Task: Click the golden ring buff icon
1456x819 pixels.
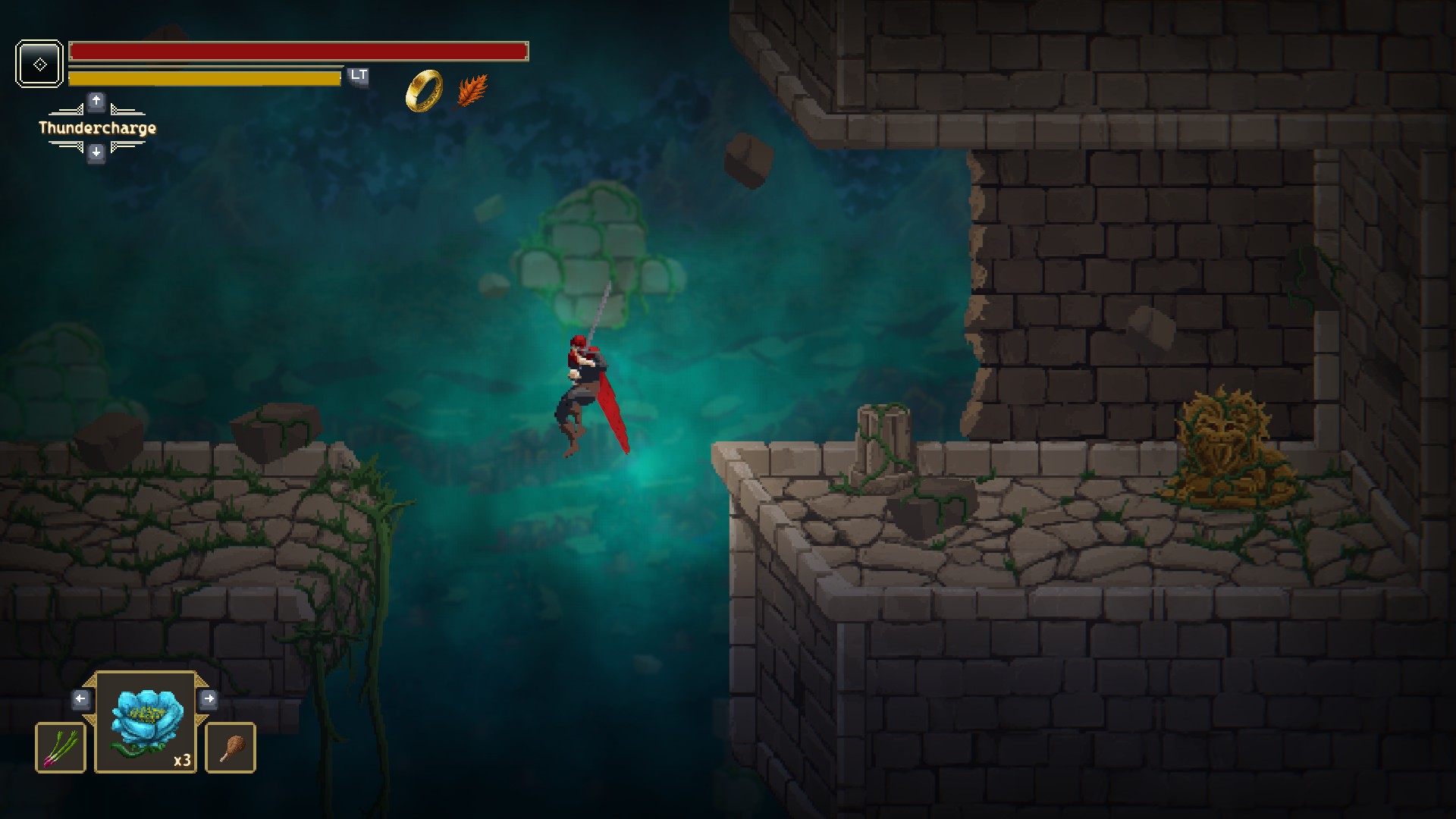Action: (424, 91)
